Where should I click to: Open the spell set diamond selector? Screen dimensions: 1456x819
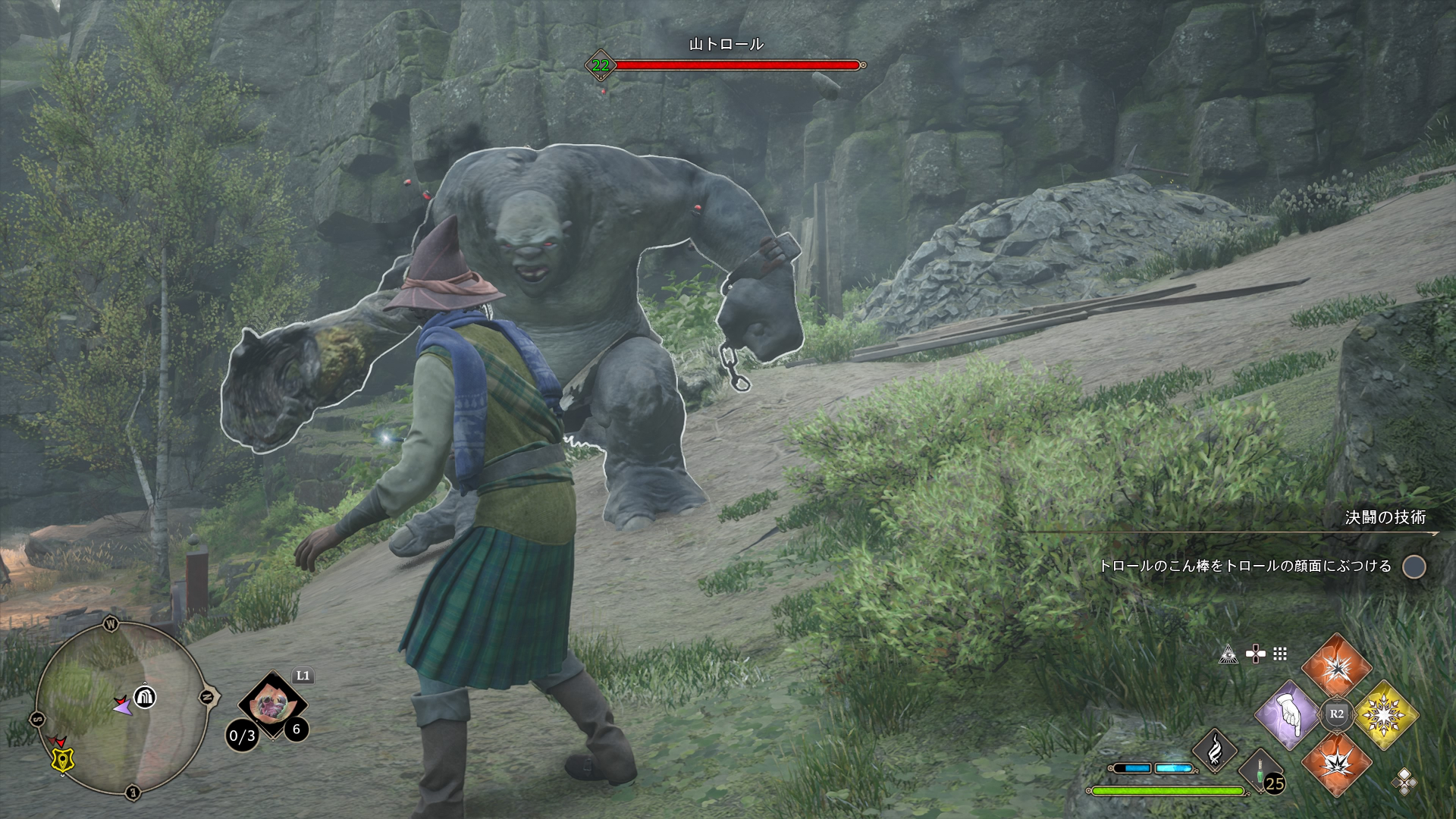[x=1404, y=782]
